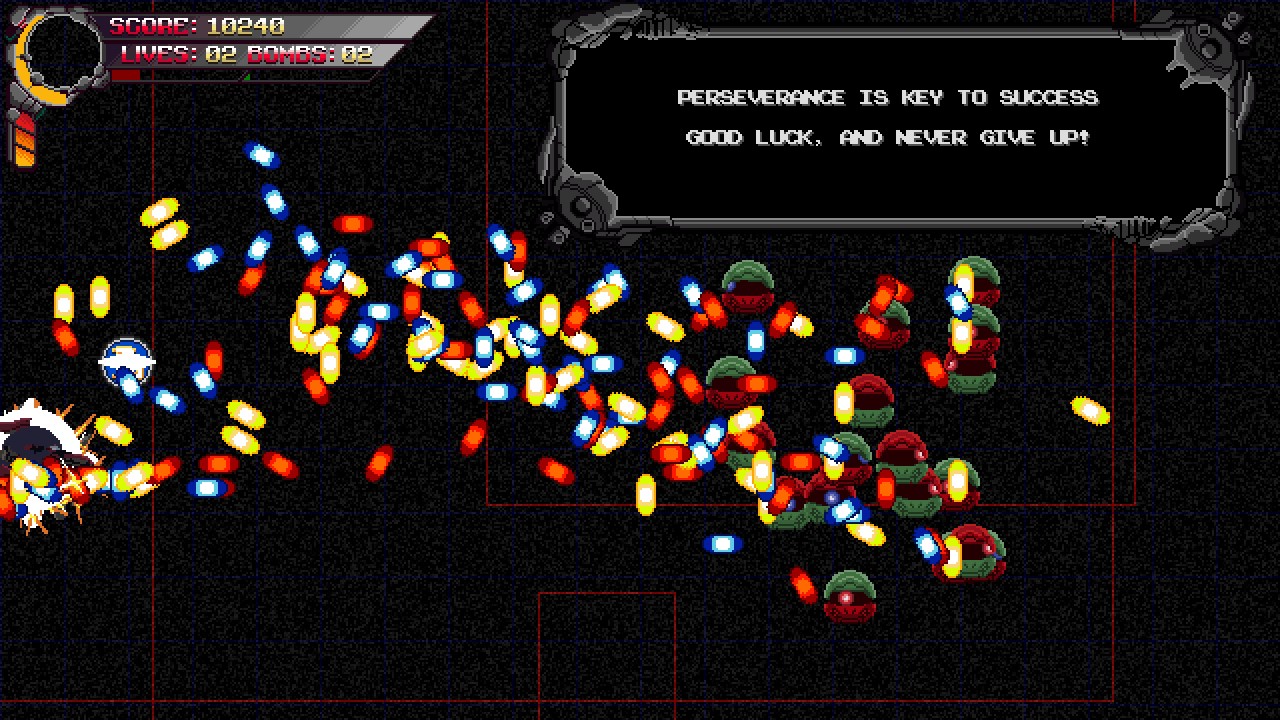
Task: Click the PERSEVERANCE IS KEY TO SUCCESS text
Action: tap(888, 97)
